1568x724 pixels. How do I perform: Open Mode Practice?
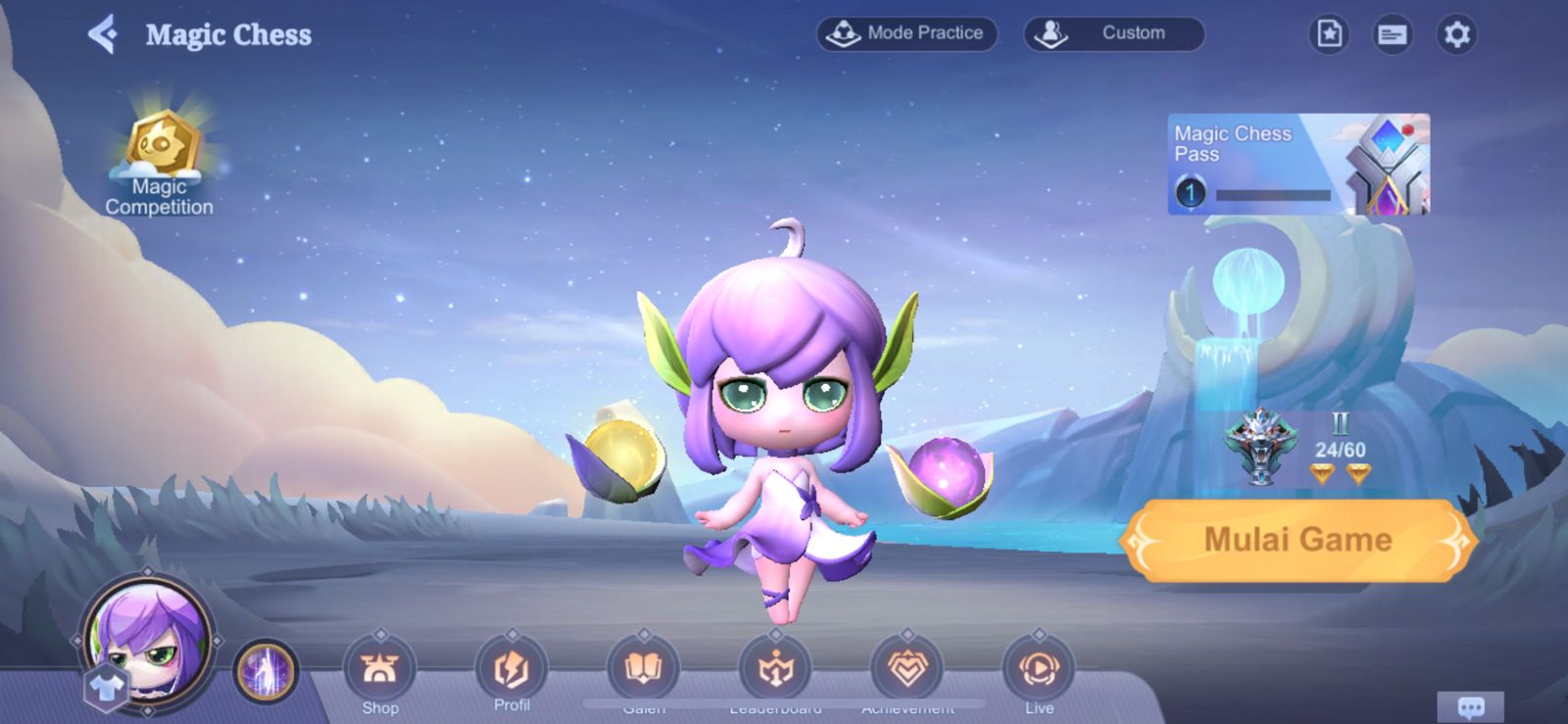[906, 33]
